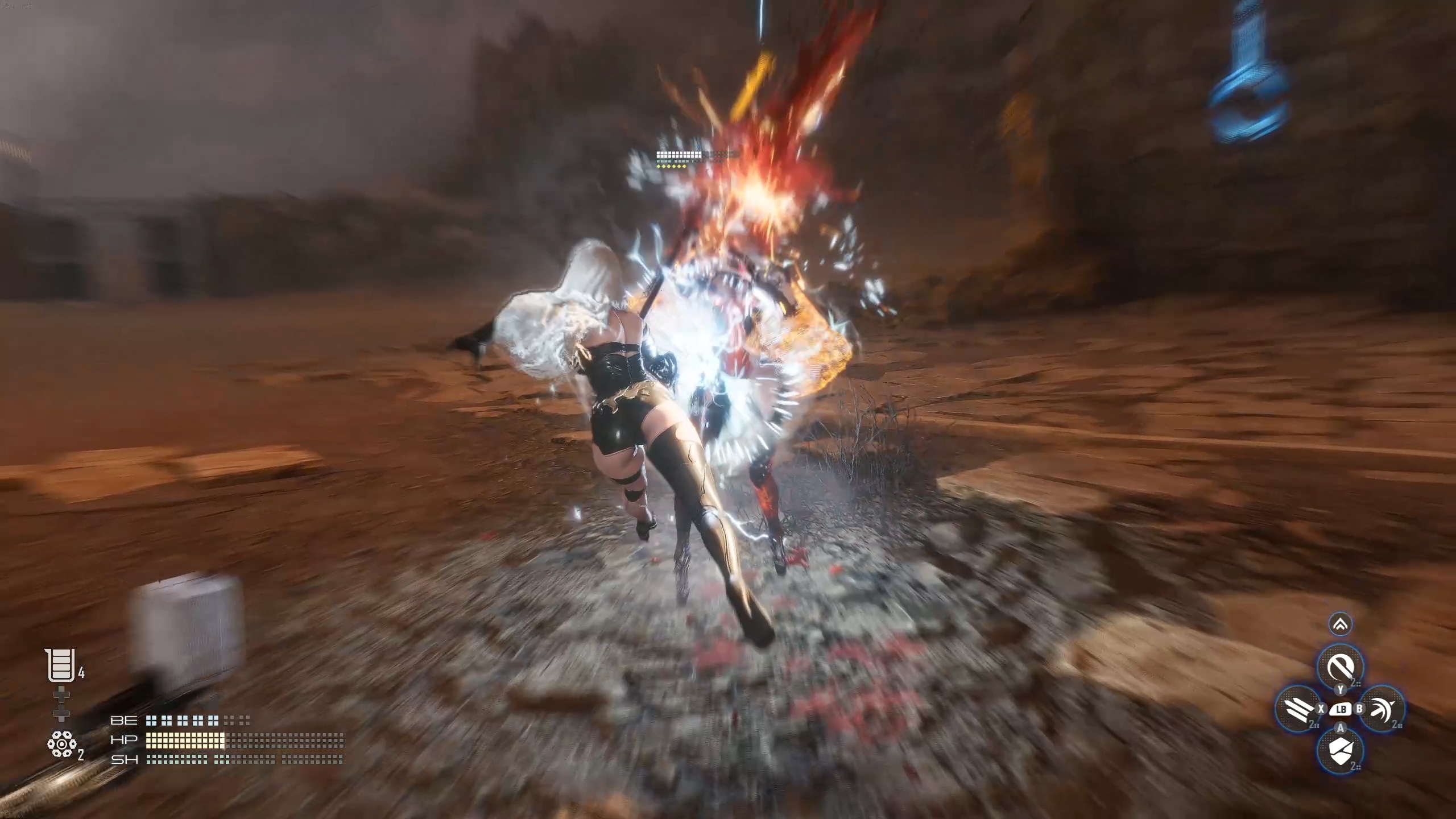Select the beta skill on the Y button
Image resolution: width=1456 pixels, height=819 pixels.
(x=1341, y=667)
